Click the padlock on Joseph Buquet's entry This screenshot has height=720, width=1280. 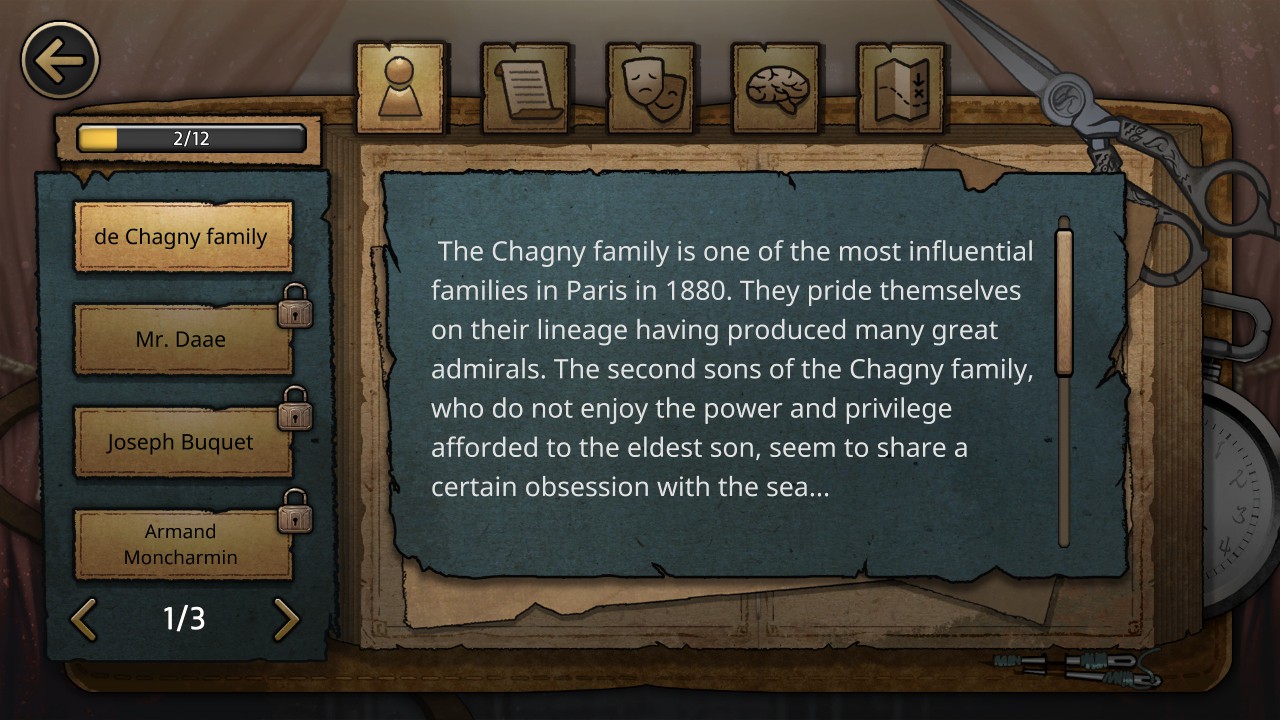click(x=294, y=412)
